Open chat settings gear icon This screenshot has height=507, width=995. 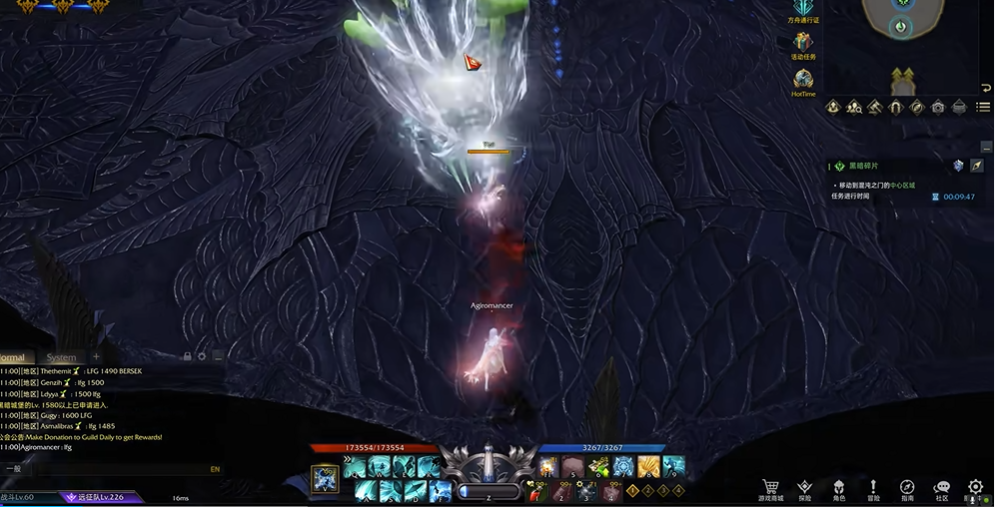click(202, 356)
